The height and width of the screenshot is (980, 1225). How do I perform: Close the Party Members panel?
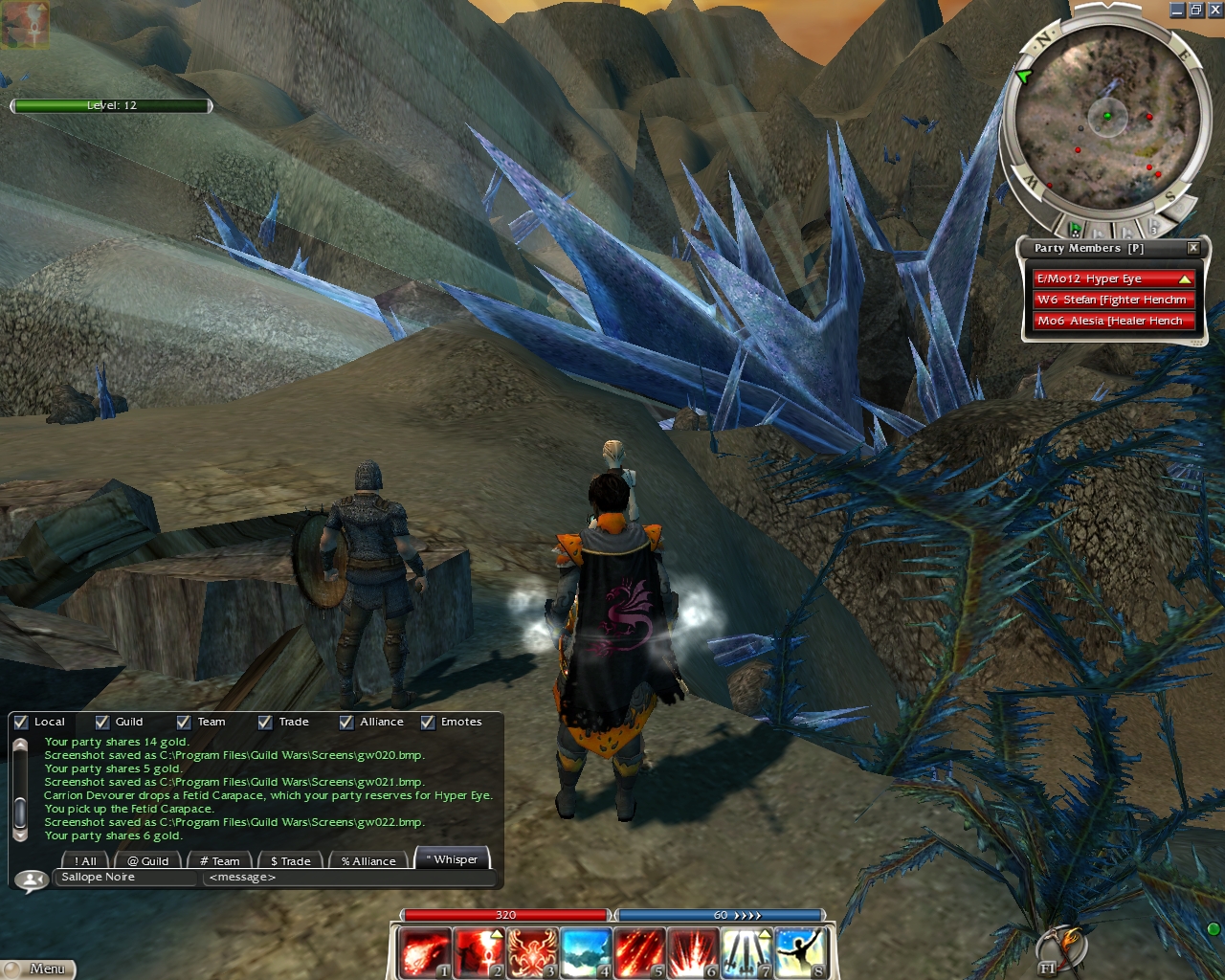click(1193, 248)
